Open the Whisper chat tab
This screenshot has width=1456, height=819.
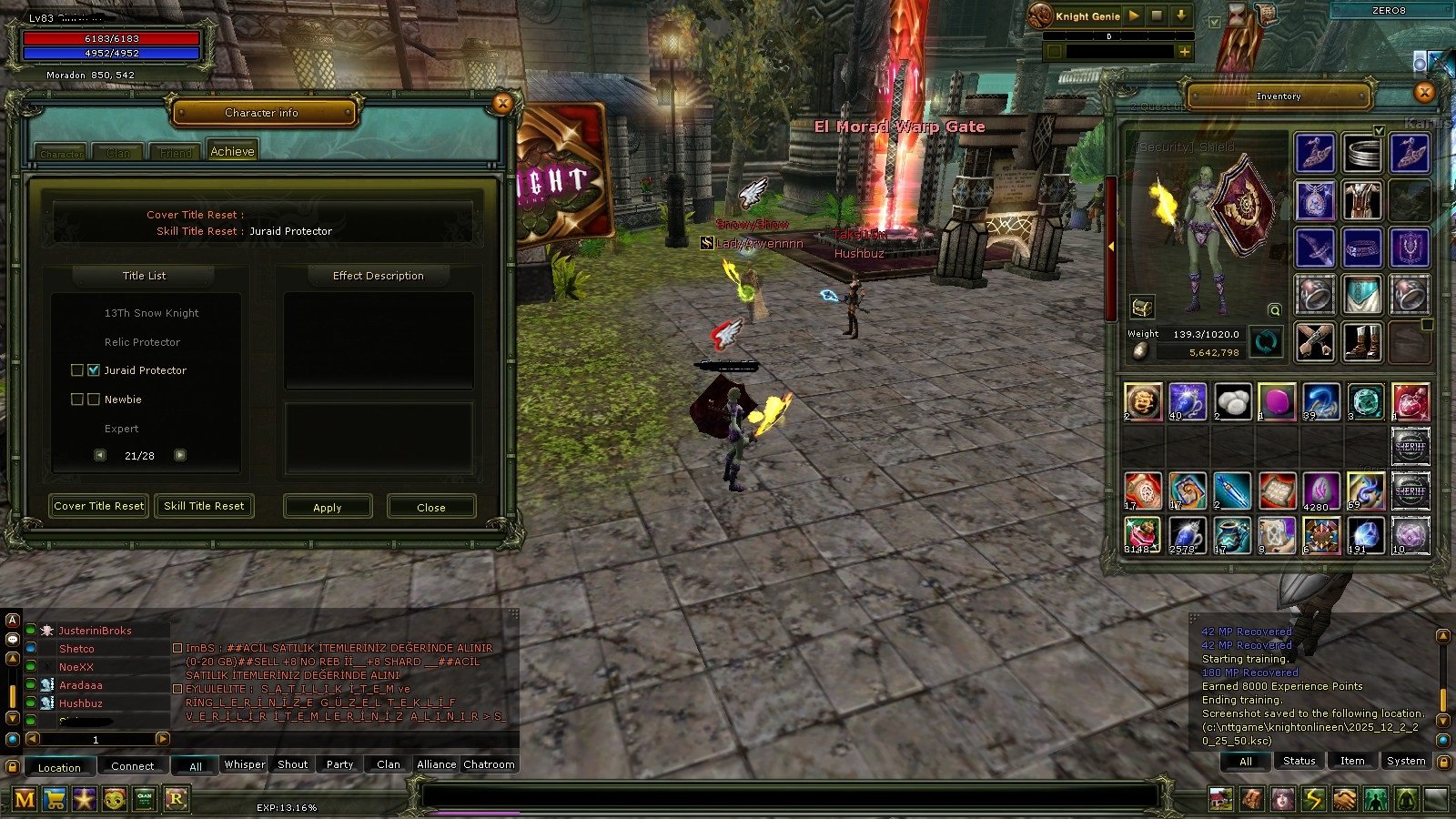click(245, 764)
